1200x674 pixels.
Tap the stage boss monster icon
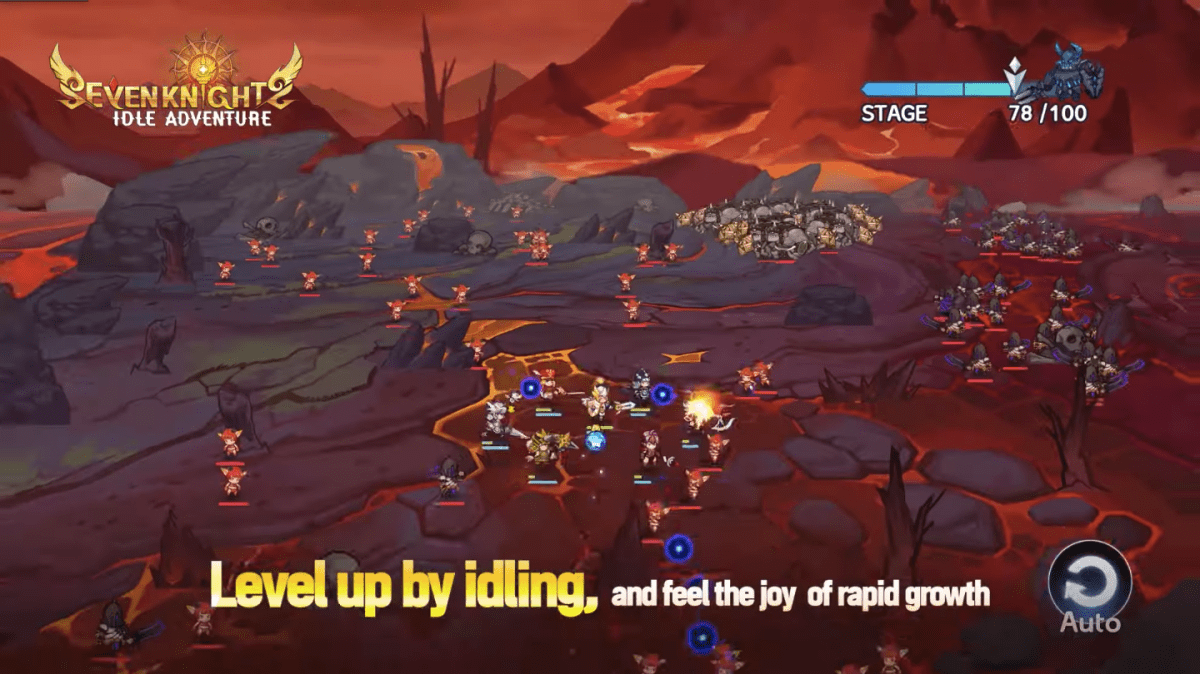click(1068, 73)
